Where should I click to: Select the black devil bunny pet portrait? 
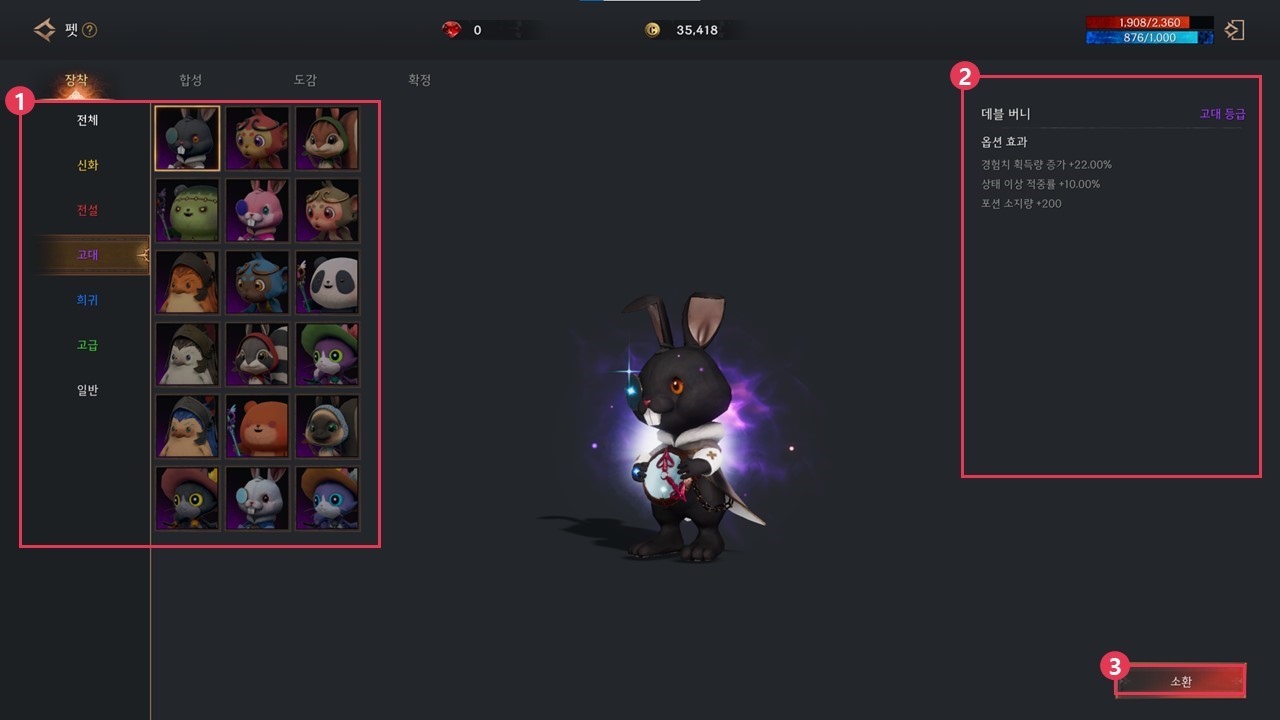tap(187, 138)
